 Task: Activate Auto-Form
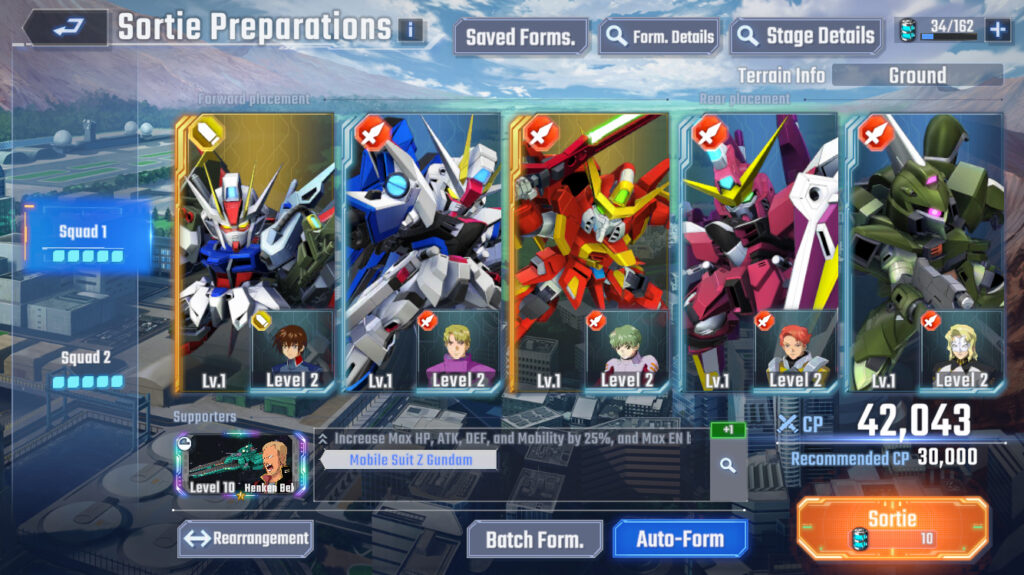680,539
